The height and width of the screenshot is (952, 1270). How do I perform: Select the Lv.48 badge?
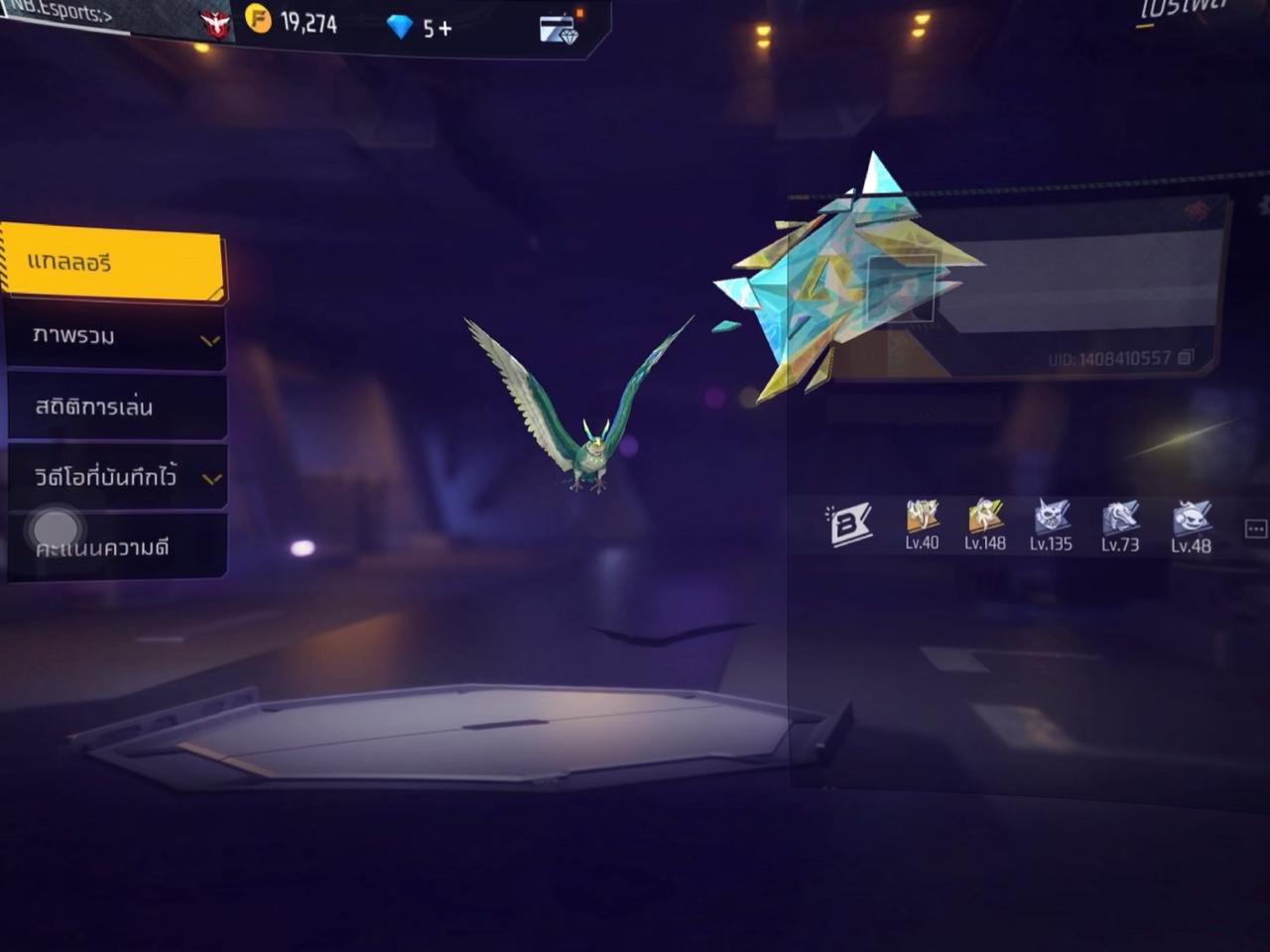[x=1191, y=524]
